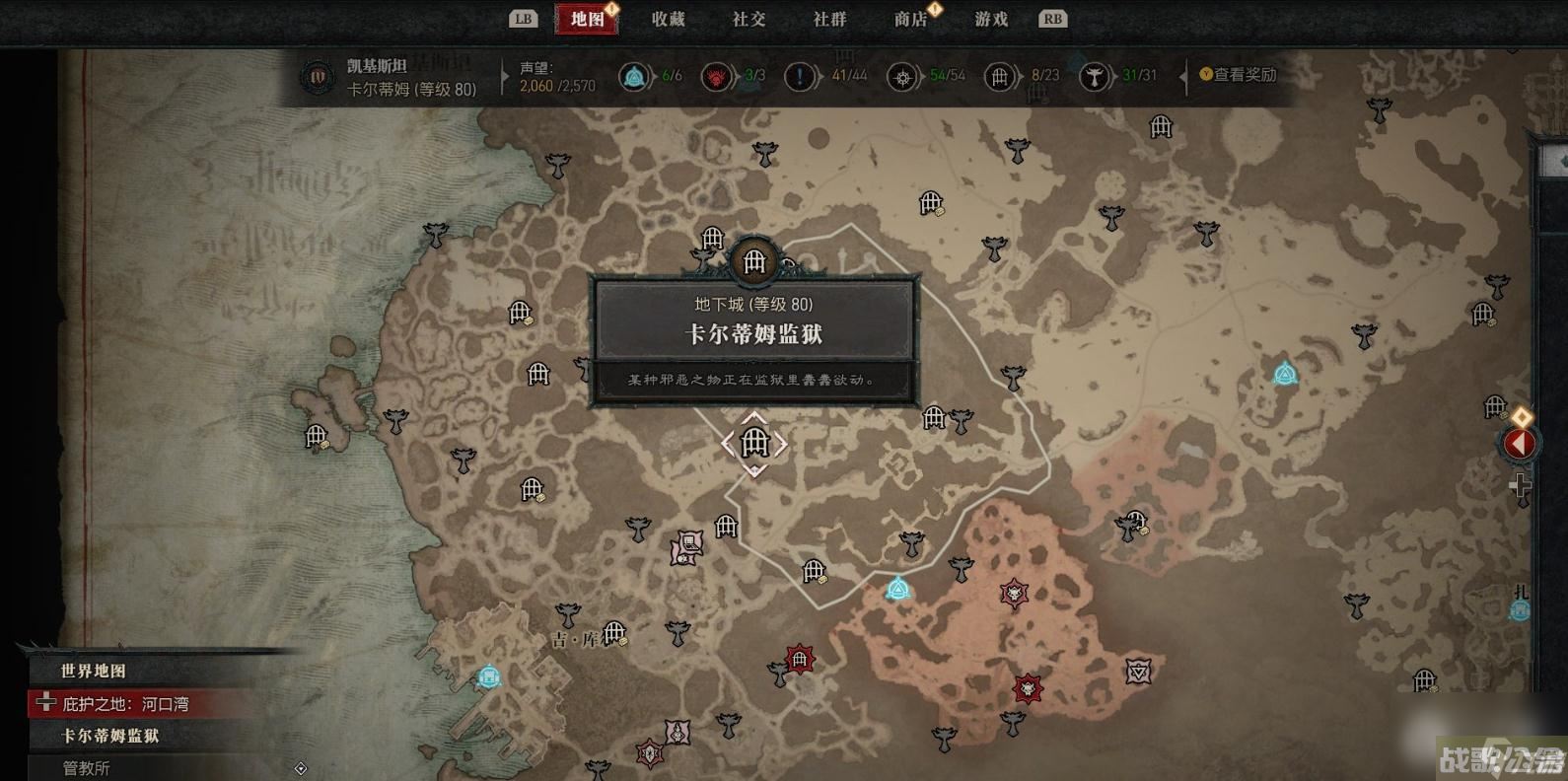Click the waypoint icon showing 6/6
Screen dimensions: 1568x781
coord(634,75)
